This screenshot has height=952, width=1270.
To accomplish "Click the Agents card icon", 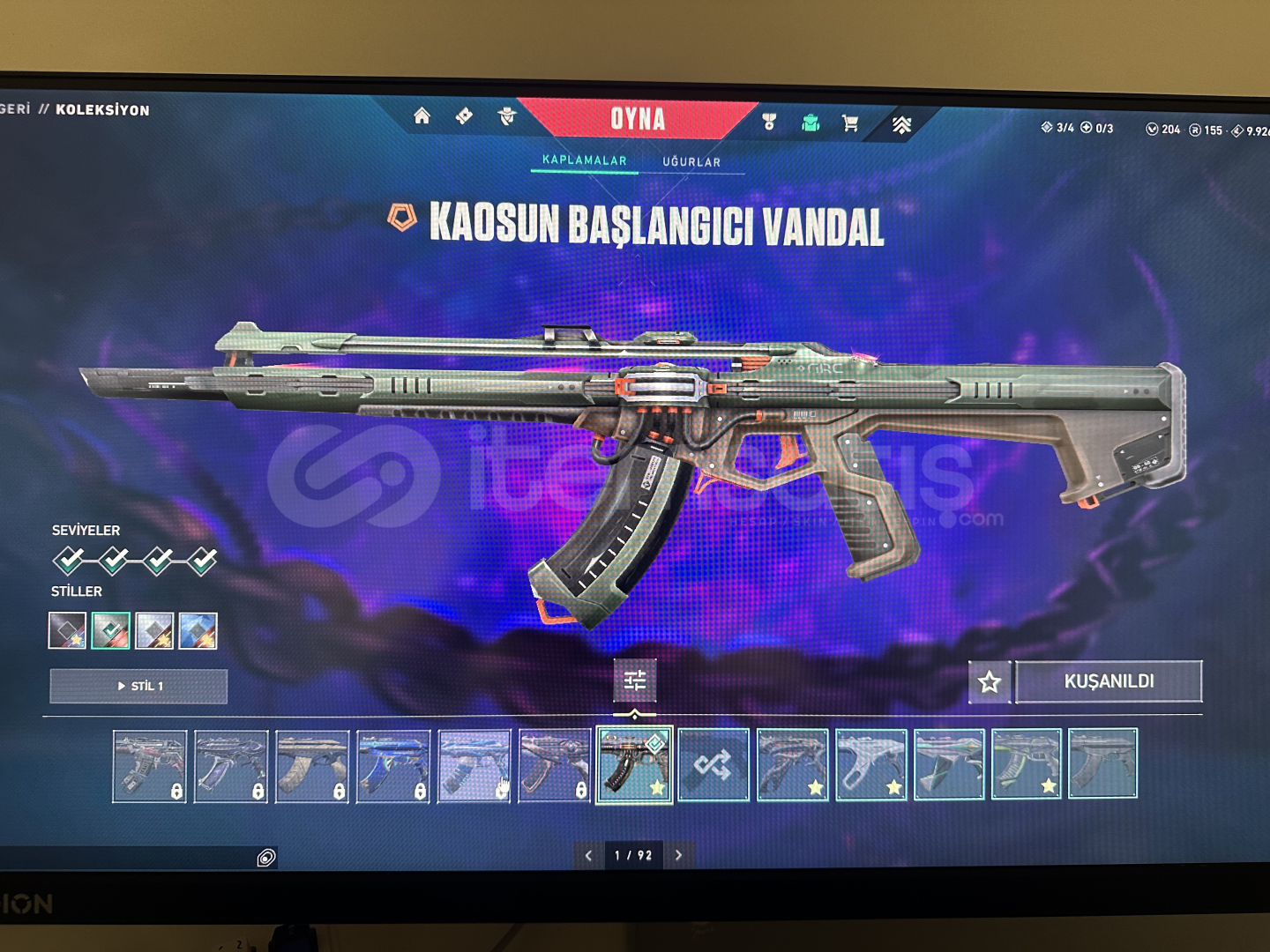I will [x=465, y=116].
